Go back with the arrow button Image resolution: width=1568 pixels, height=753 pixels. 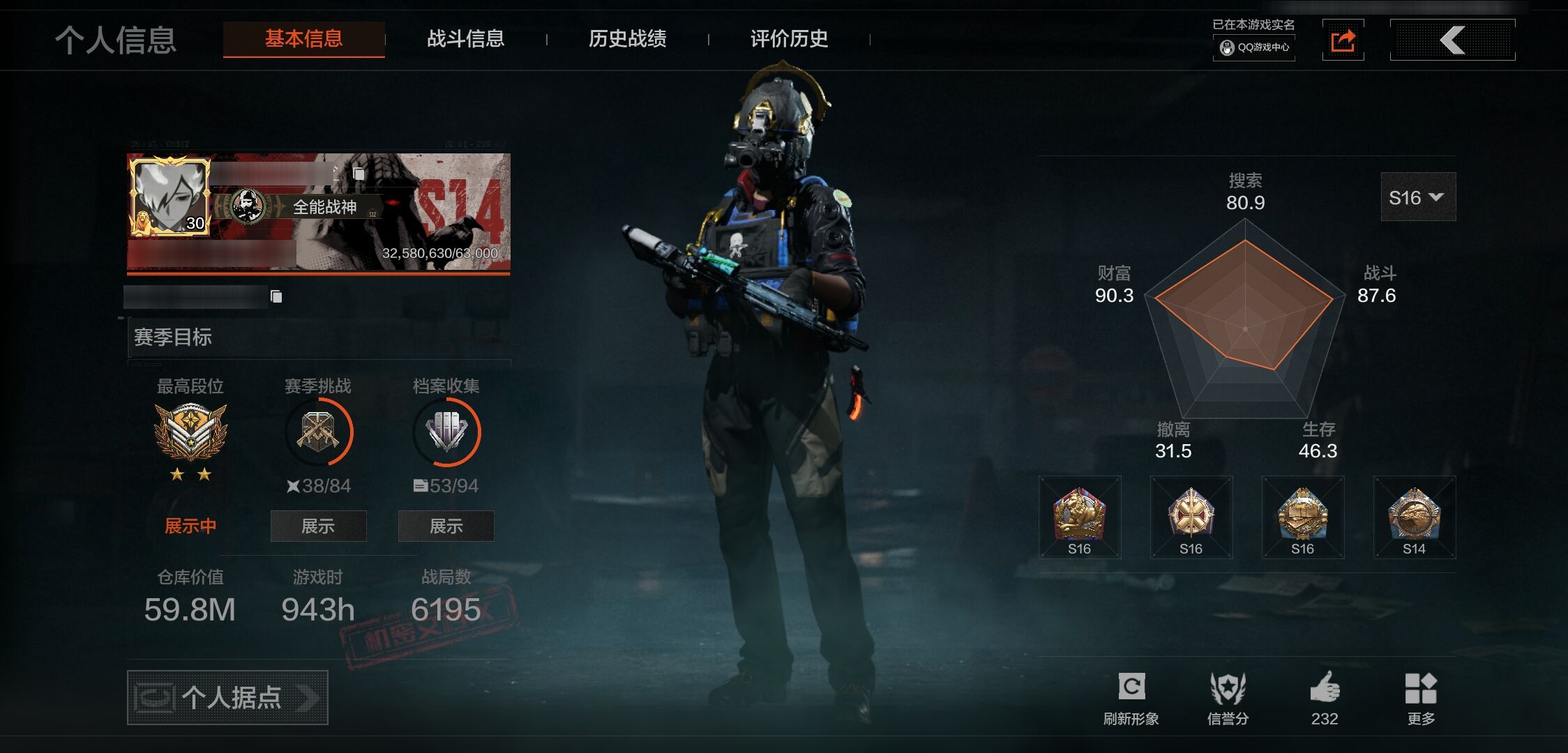1452,40
